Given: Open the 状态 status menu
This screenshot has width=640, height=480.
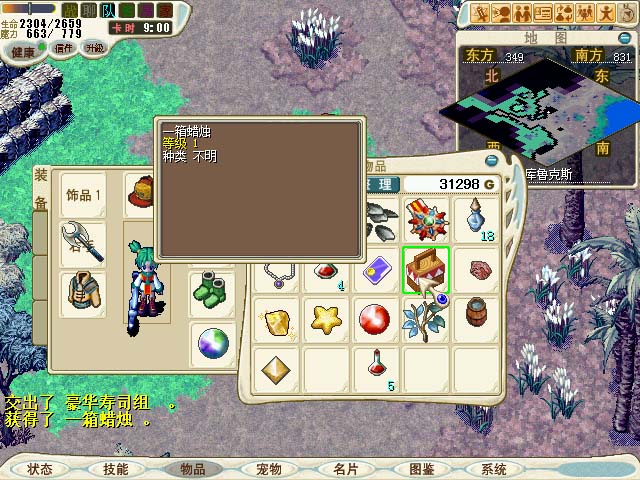Looking at the screenshot, I should coord(41,468).
